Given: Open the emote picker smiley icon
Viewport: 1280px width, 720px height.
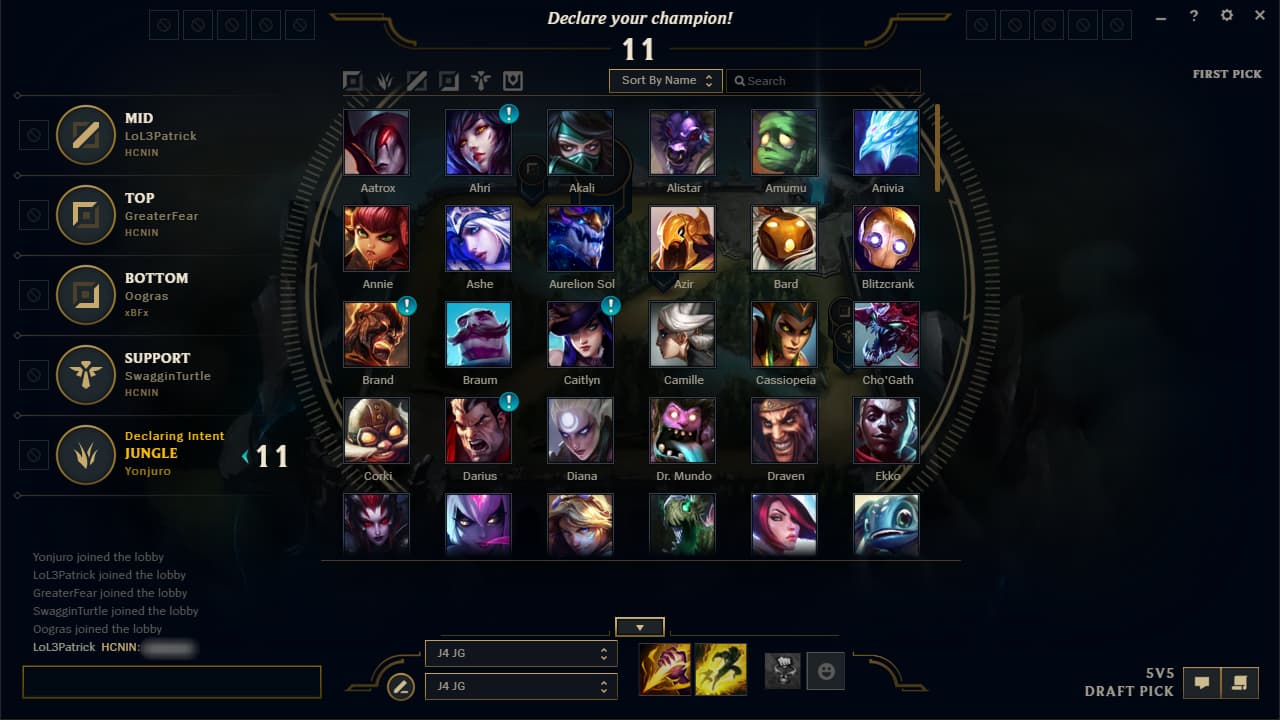Looking at the screenshot, I should [x=825, y=670].
